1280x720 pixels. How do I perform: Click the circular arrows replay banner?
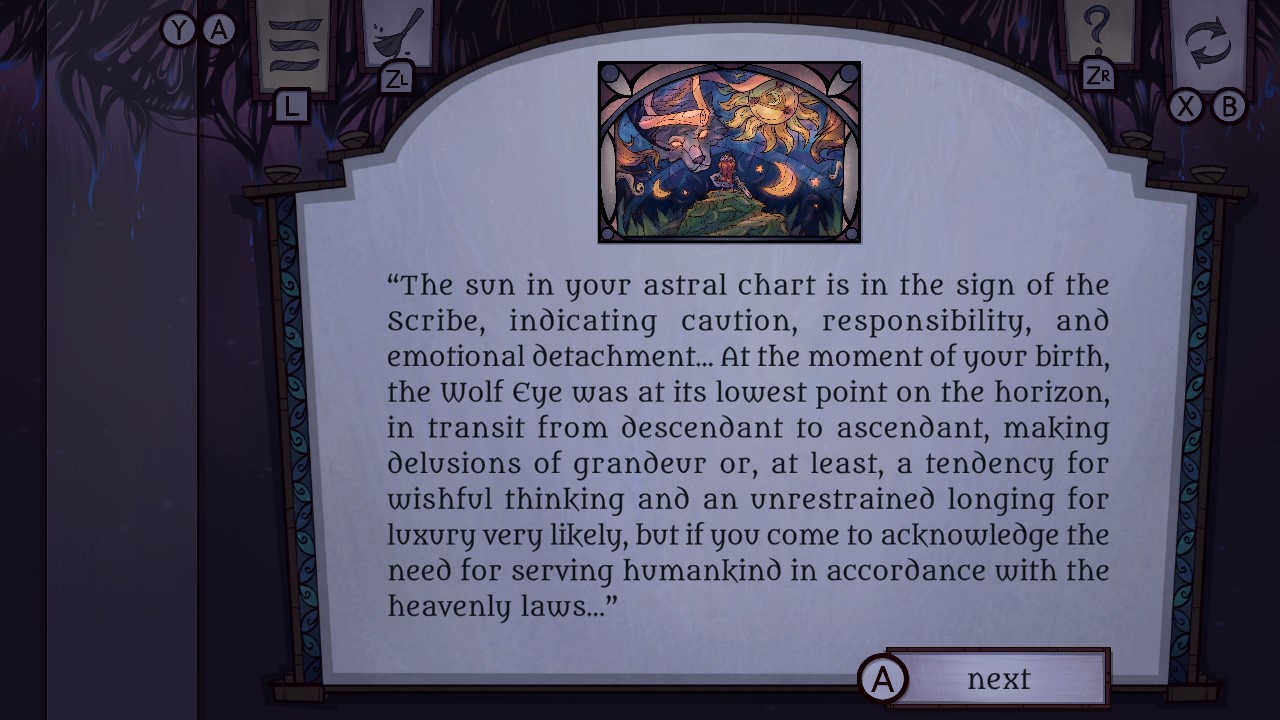[x=1208, y=42]
